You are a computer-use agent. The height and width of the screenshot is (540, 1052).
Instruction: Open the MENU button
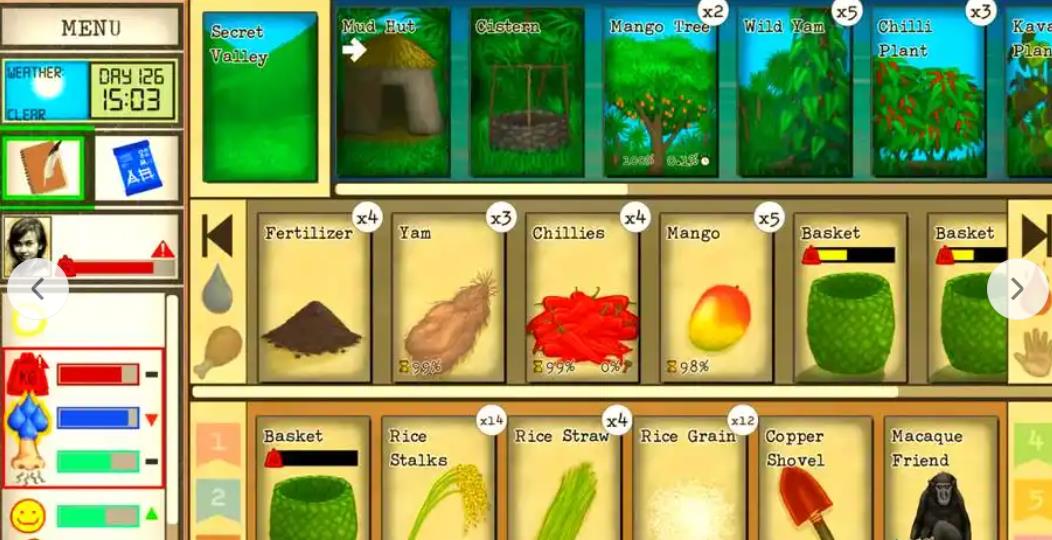pyautogui.click(x=91, y=27)
